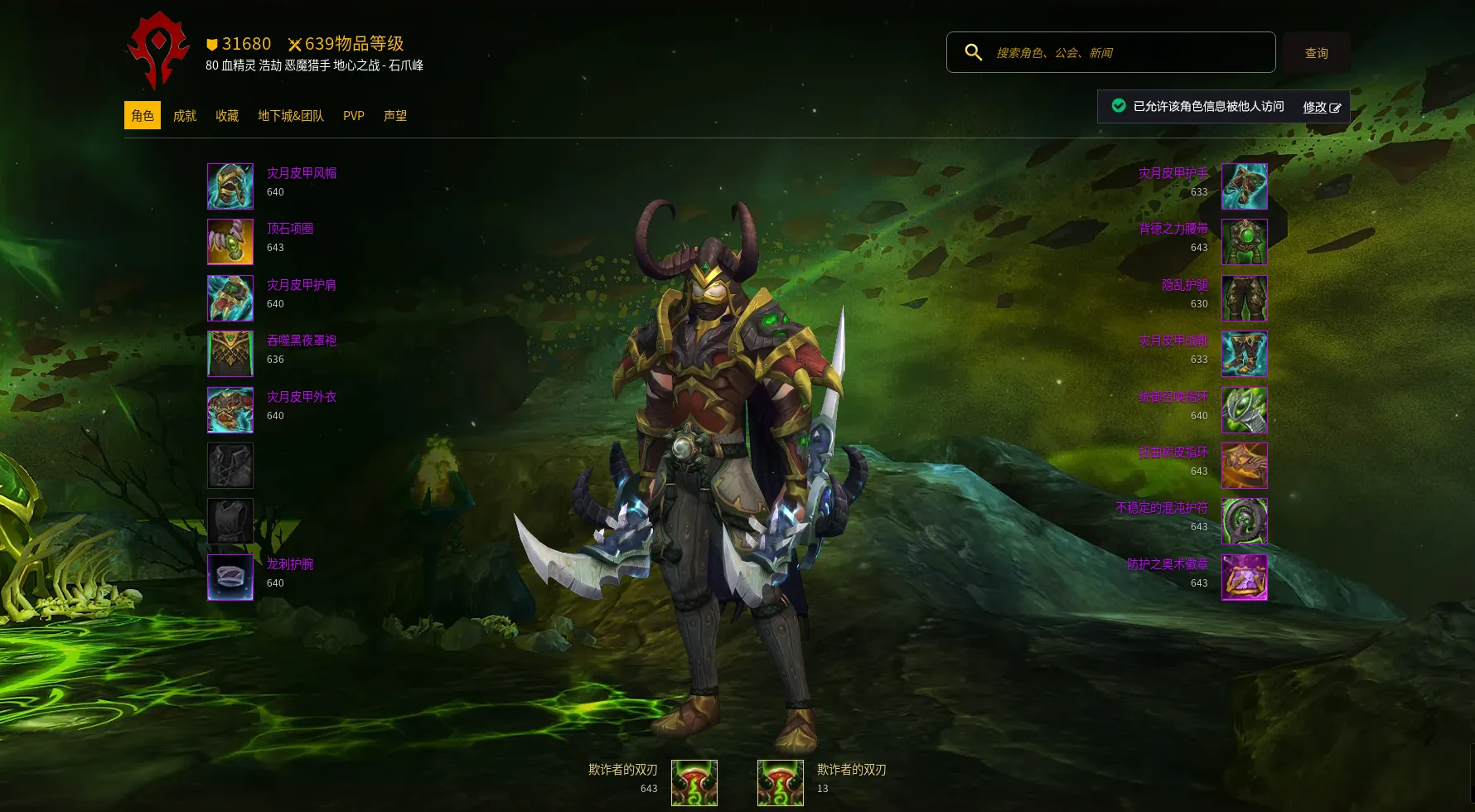Open the 扭曲树皮指环 ring slot
This screenshot has width=1475, height=812.
click(1244, 466)
